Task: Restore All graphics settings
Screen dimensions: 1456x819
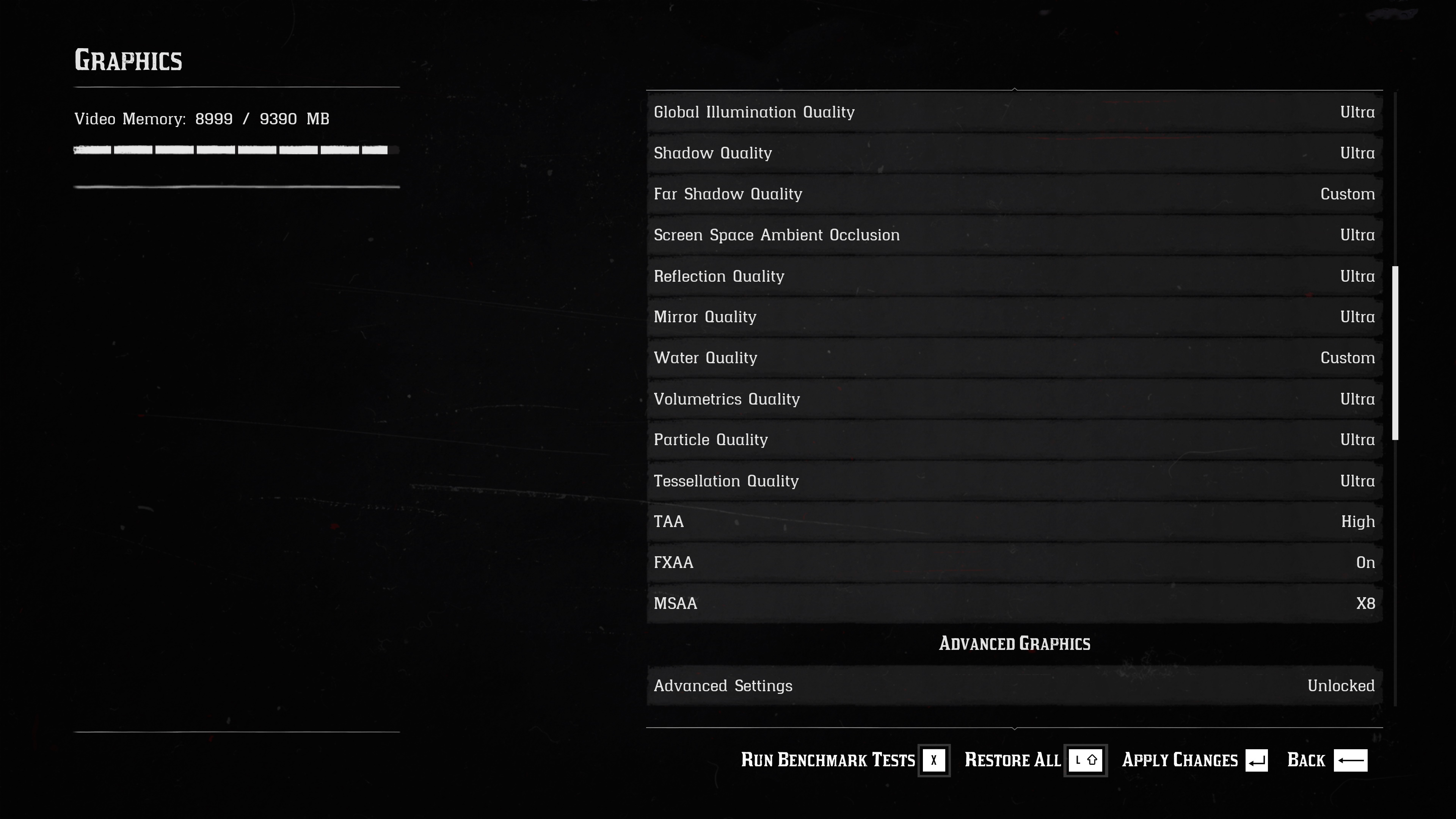Action: (1034, 760)
